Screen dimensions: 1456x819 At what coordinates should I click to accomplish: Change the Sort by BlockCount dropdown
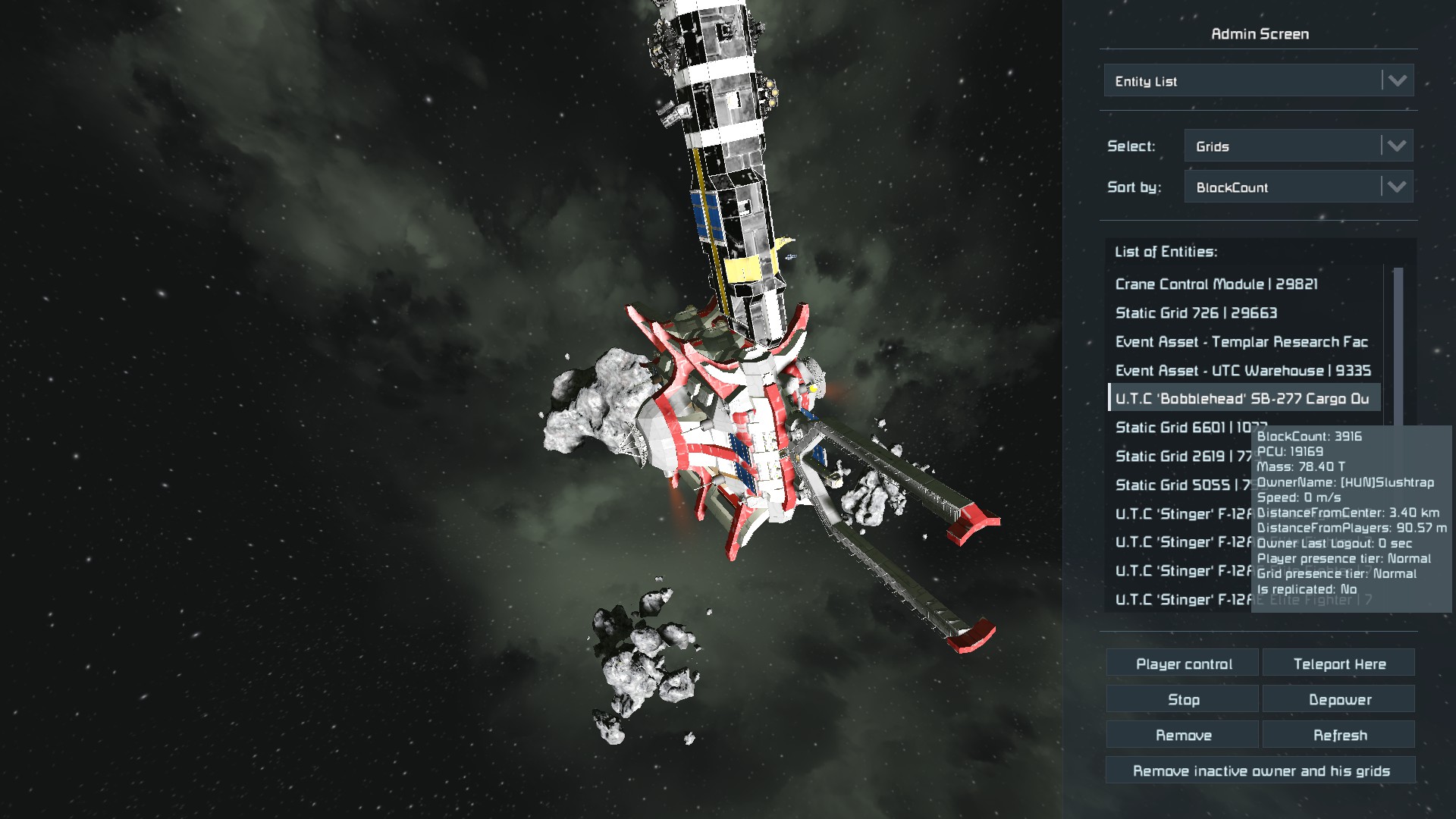1298,187
